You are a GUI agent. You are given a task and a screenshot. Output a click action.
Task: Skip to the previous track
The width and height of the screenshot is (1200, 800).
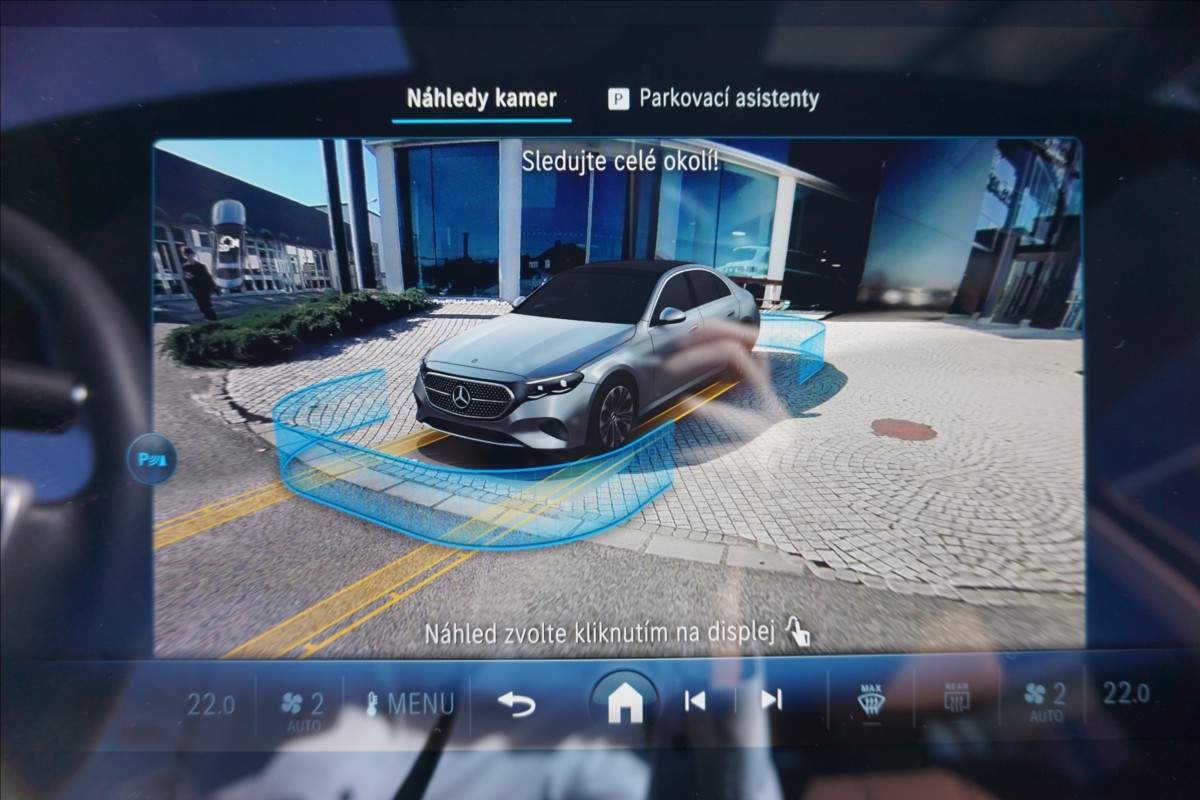pyautogui.click(x=695, y=701)
